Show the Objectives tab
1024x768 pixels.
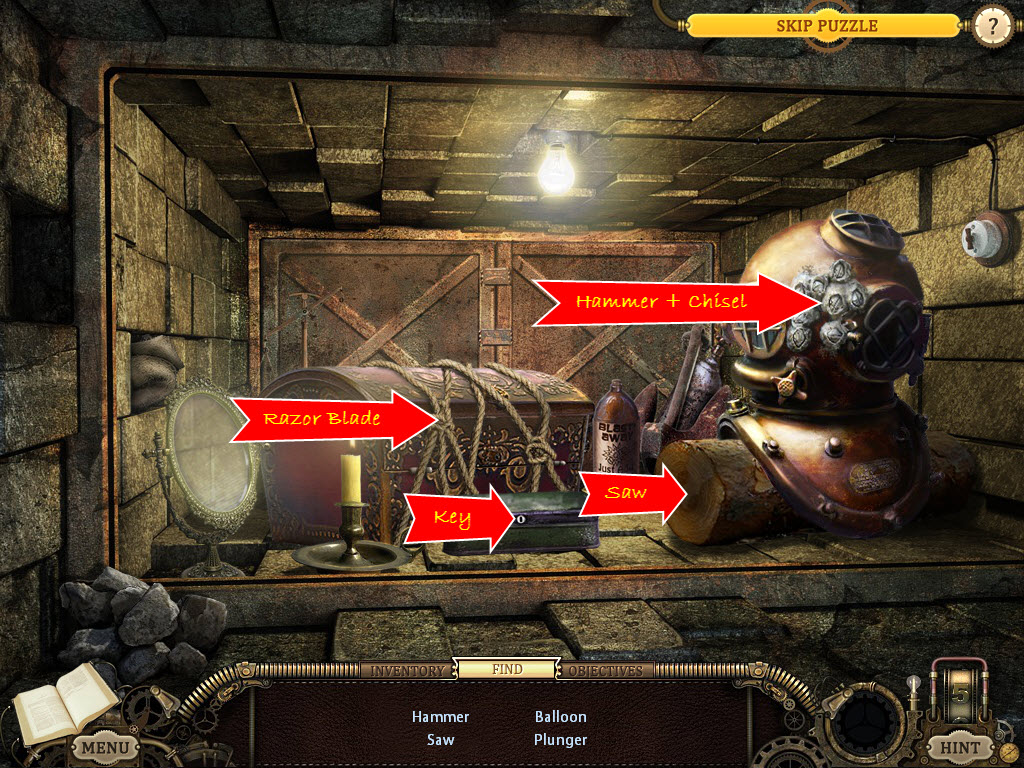(606, 670)
